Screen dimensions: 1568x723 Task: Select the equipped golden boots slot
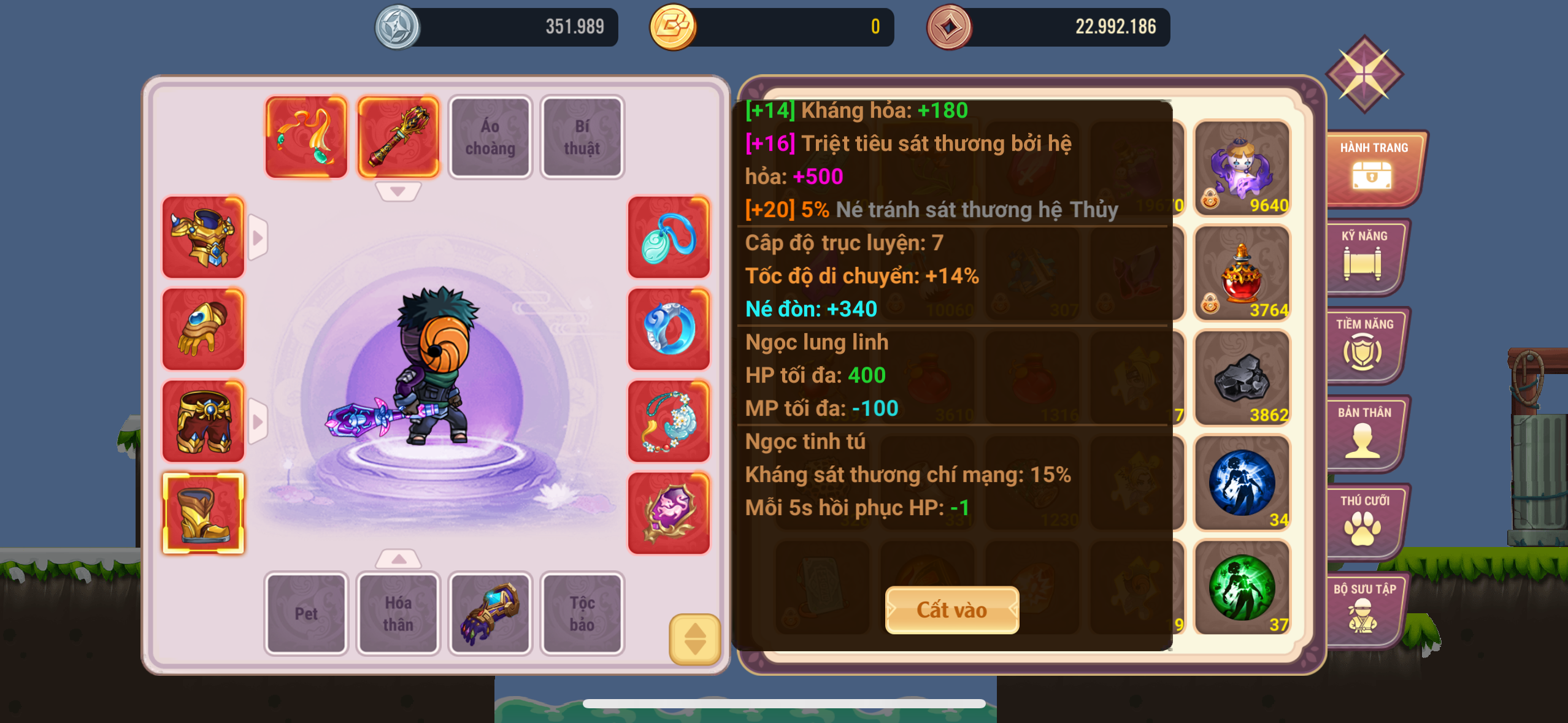point(203,513)
